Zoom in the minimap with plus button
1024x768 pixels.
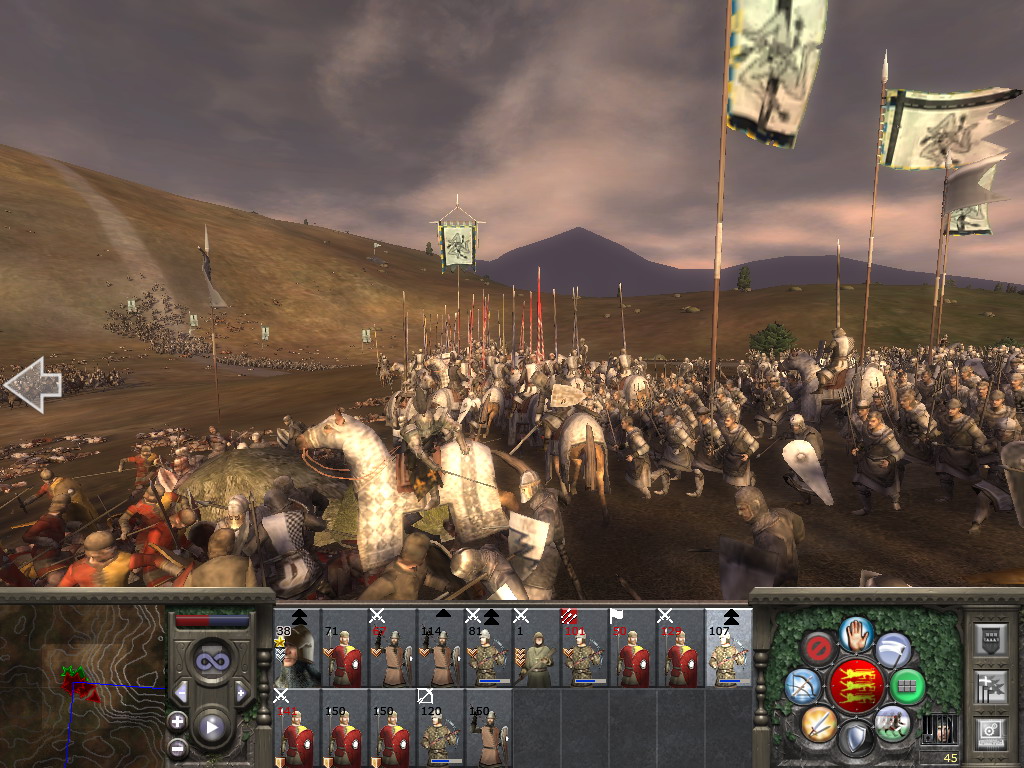pyautogui.click(x=178, y=721)
